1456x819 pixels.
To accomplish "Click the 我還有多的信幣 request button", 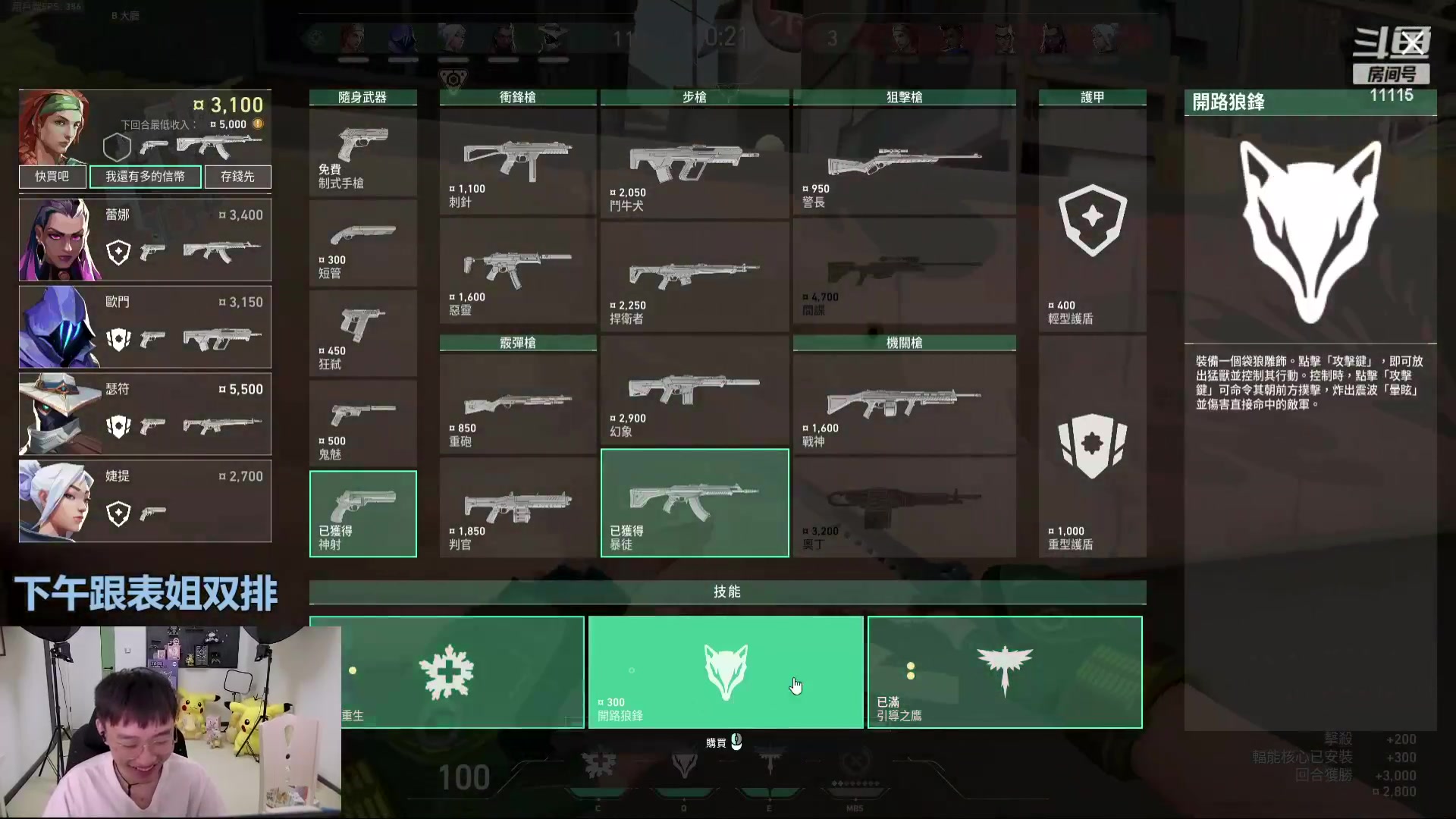I will [x=145, y=177].
